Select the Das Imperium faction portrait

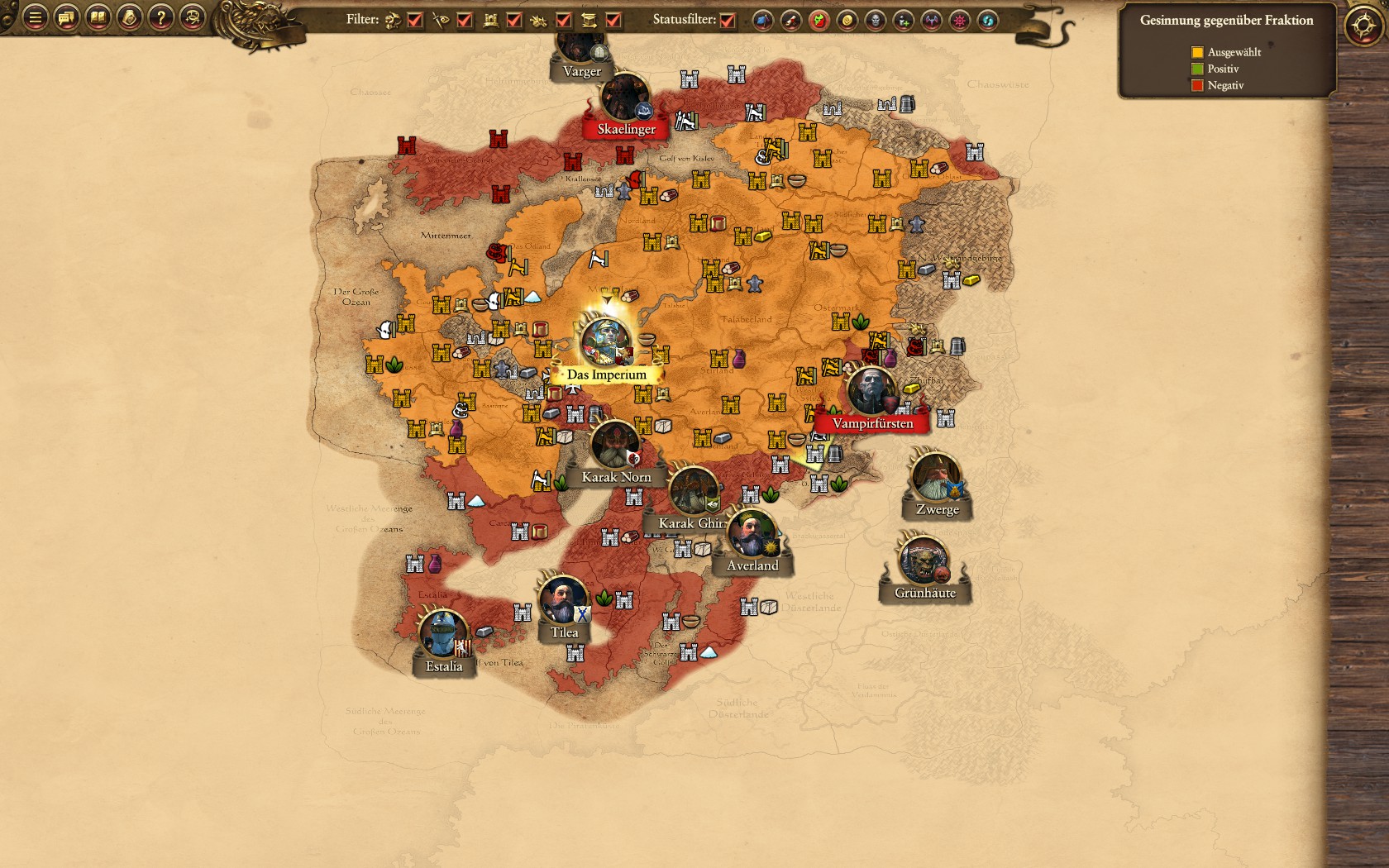coord(606,341)
